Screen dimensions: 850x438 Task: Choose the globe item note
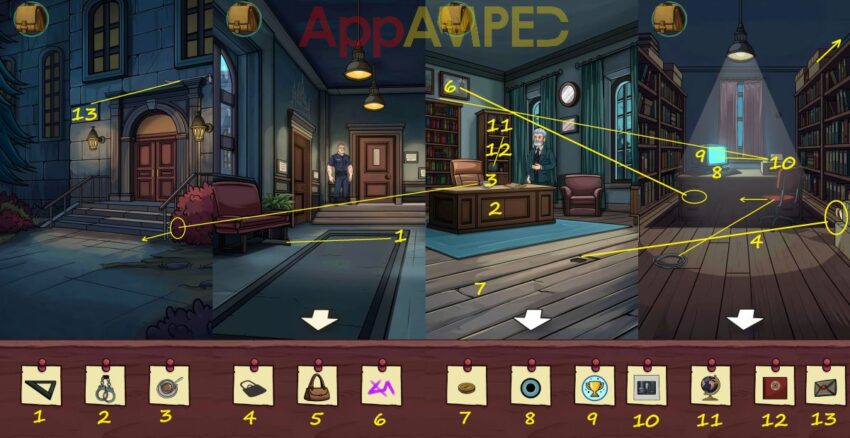click(x=710, y=384)
